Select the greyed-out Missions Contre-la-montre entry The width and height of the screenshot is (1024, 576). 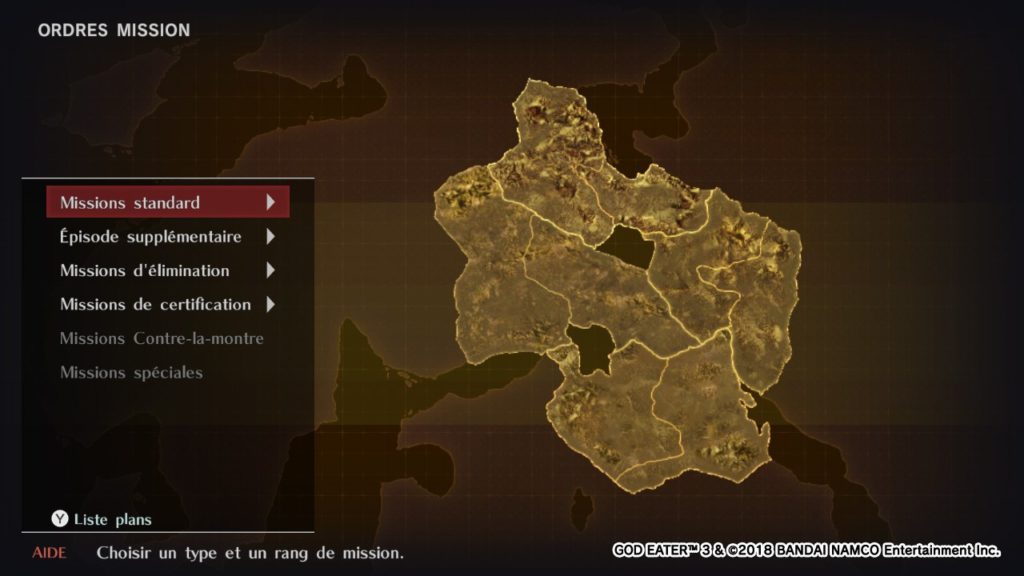[162, 338]
